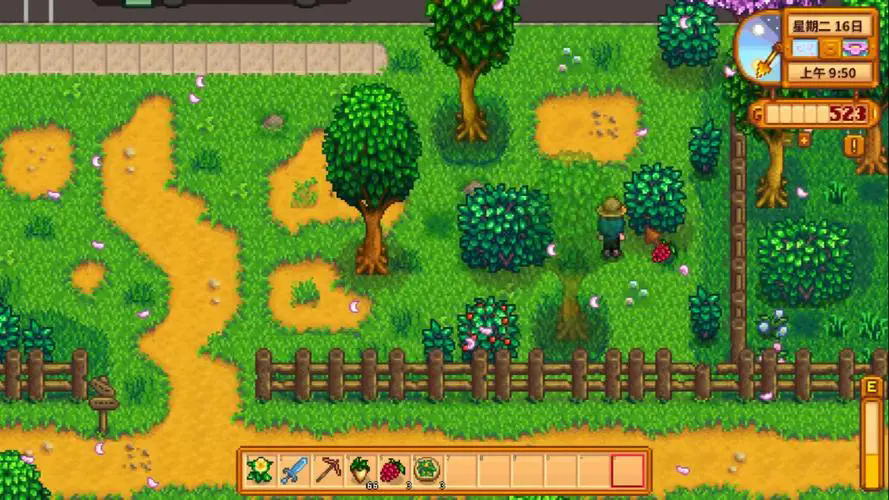The image size is (889, 500).
Task: Equip the blue sword from the hotbar
Action: click(x=294, y=469)
